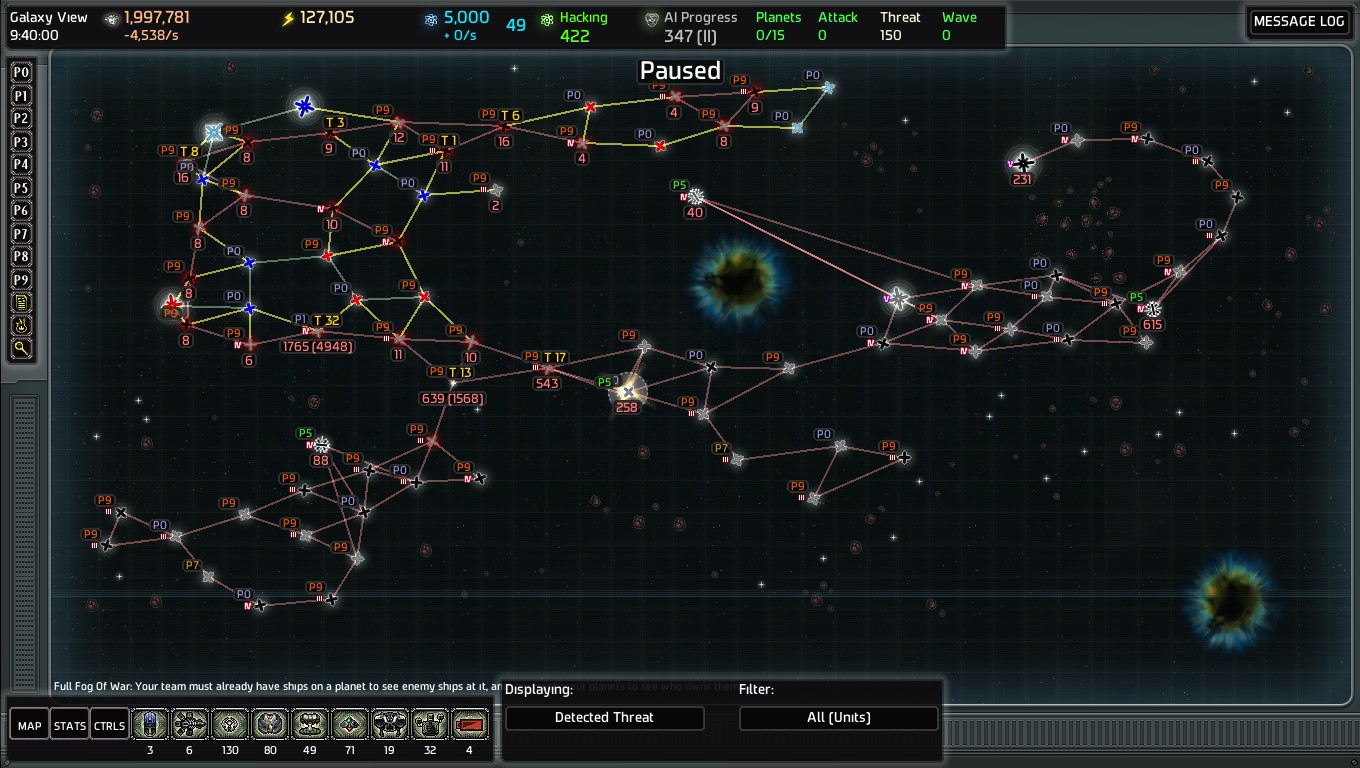1360x768 pixels.
Task: Pick the winged ship icon with count 80
Action: coord(270,724)
